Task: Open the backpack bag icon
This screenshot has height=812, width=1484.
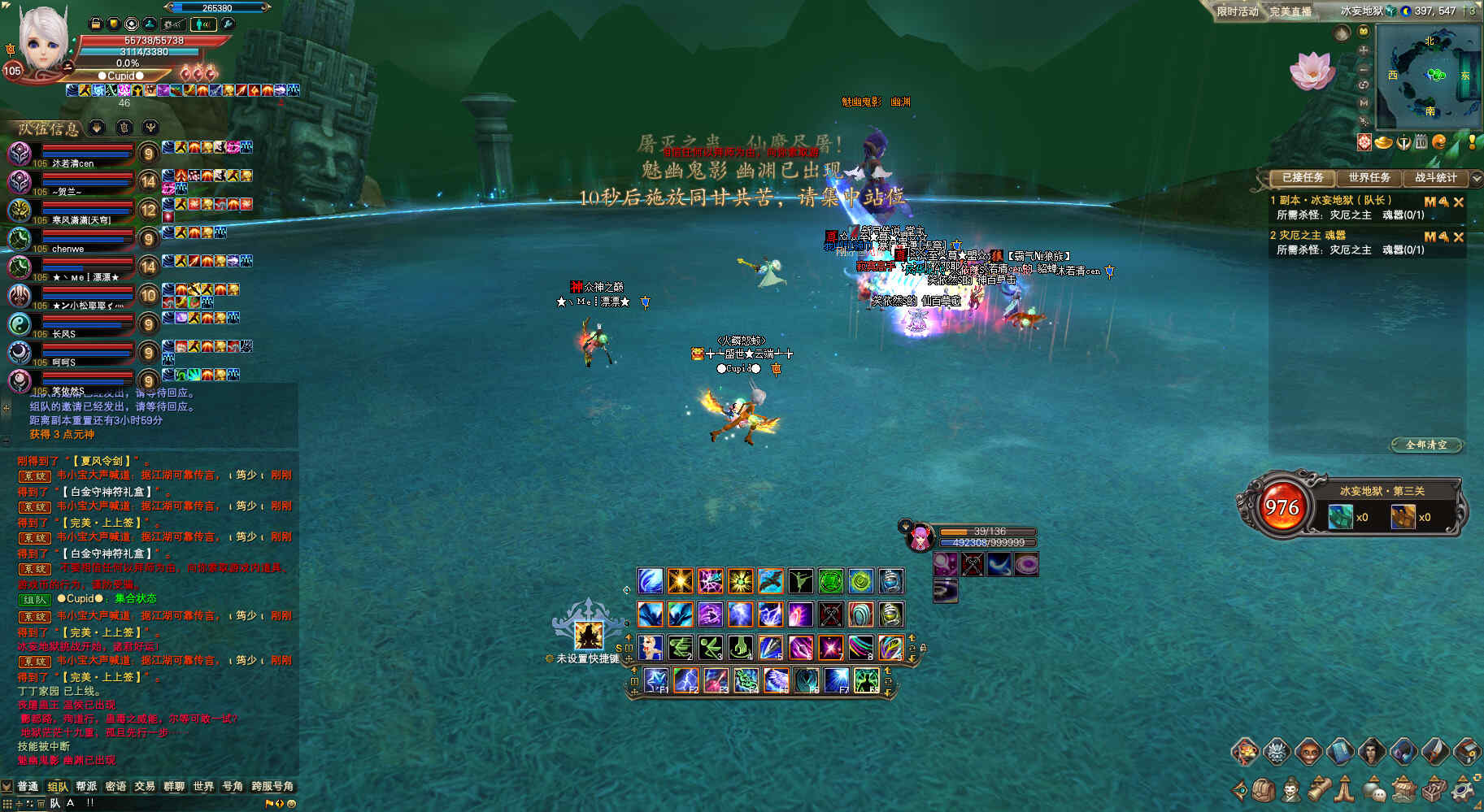Action: 1263,789
